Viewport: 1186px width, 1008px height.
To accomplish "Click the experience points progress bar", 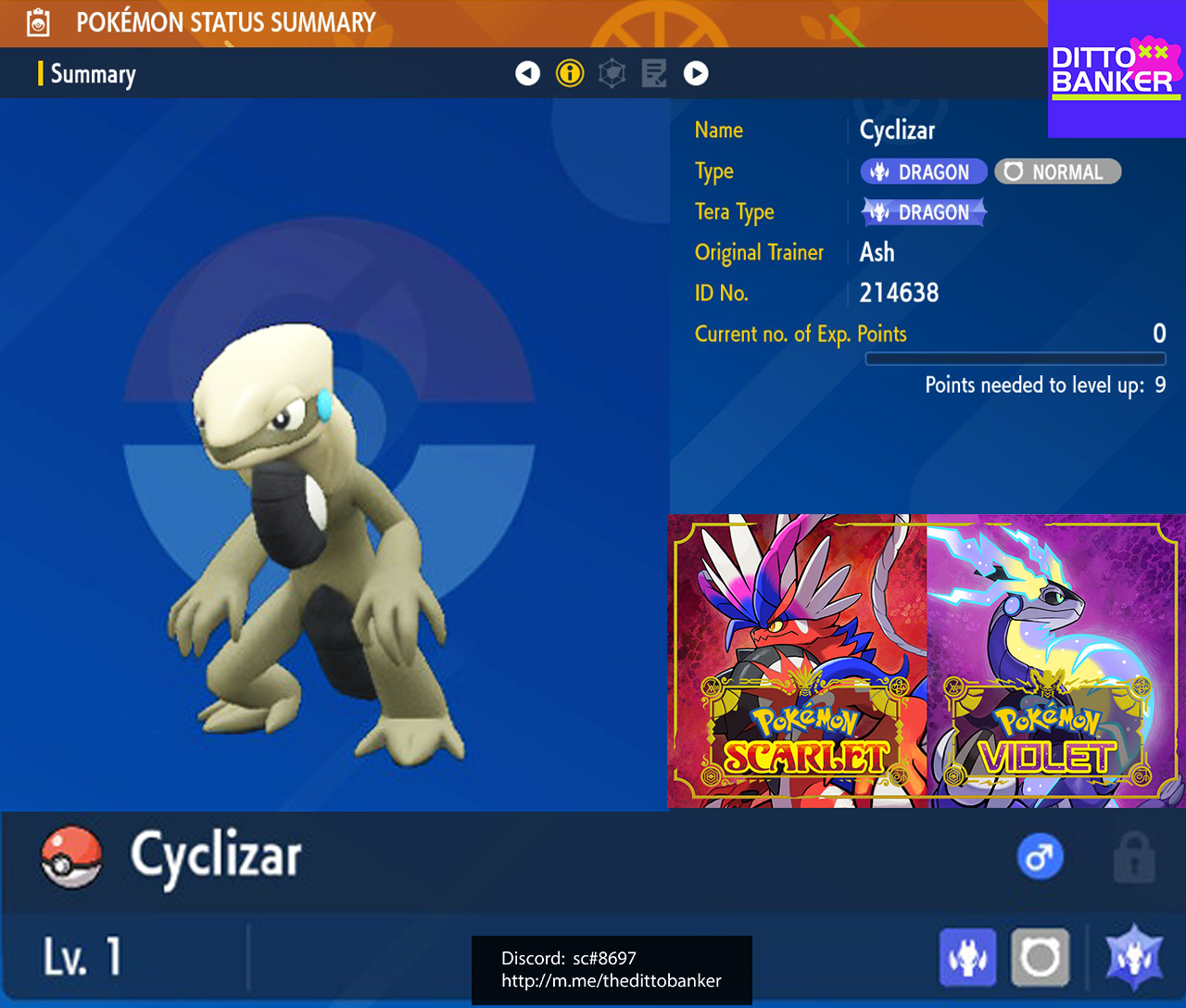I will (x=1016, y=358).
